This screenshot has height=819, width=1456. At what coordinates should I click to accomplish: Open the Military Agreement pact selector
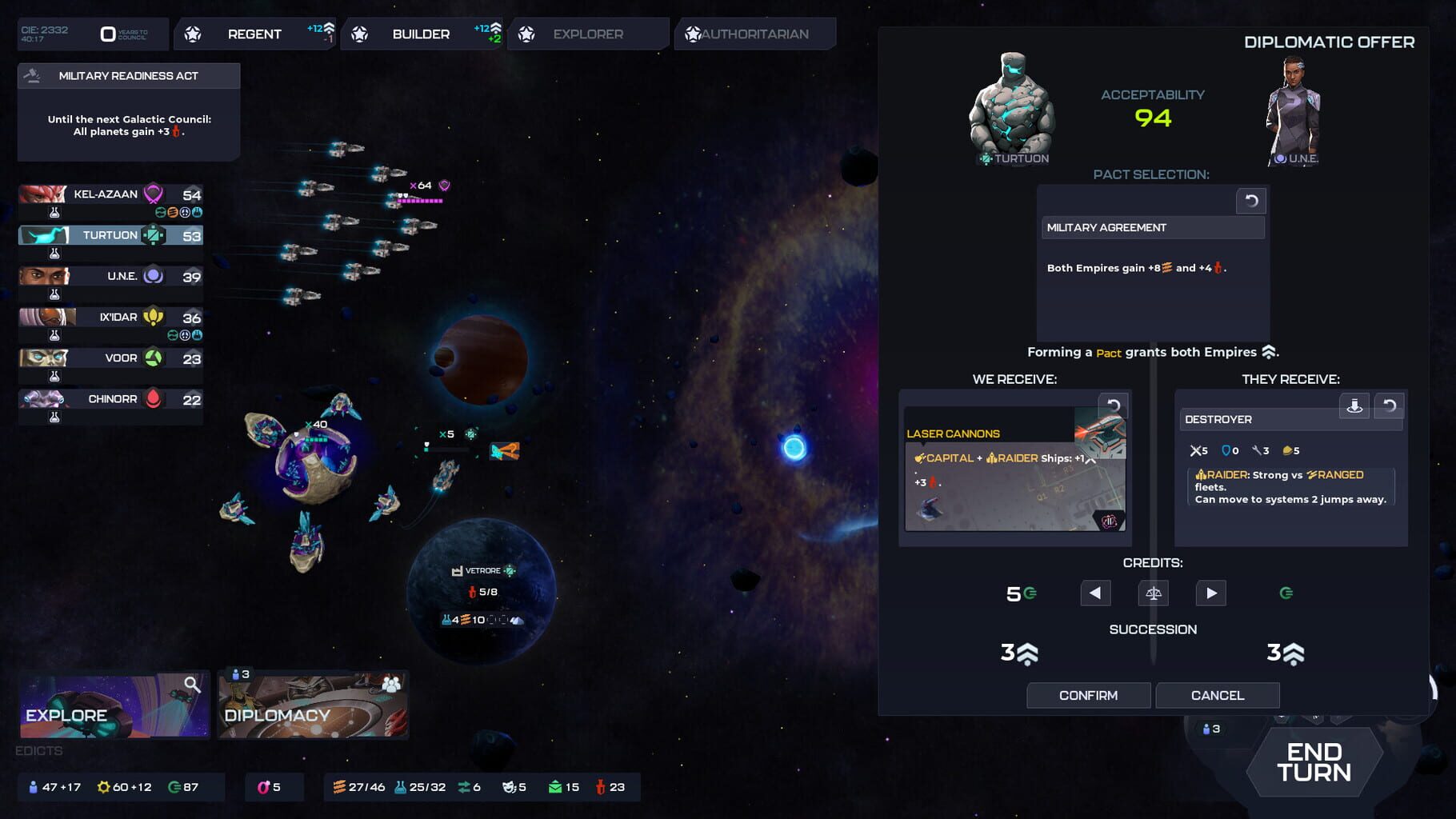coord(1152,228)
